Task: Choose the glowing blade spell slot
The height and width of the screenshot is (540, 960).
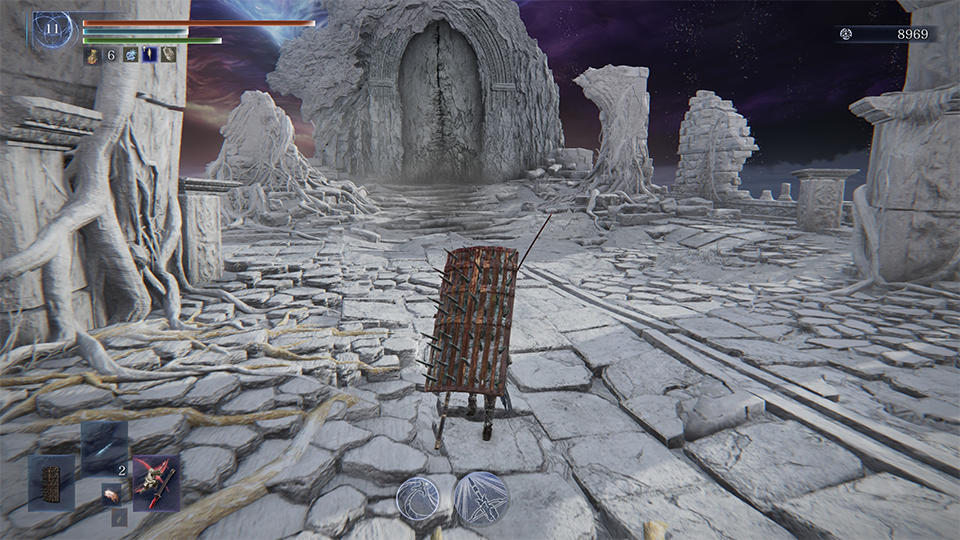Action: 104,447
